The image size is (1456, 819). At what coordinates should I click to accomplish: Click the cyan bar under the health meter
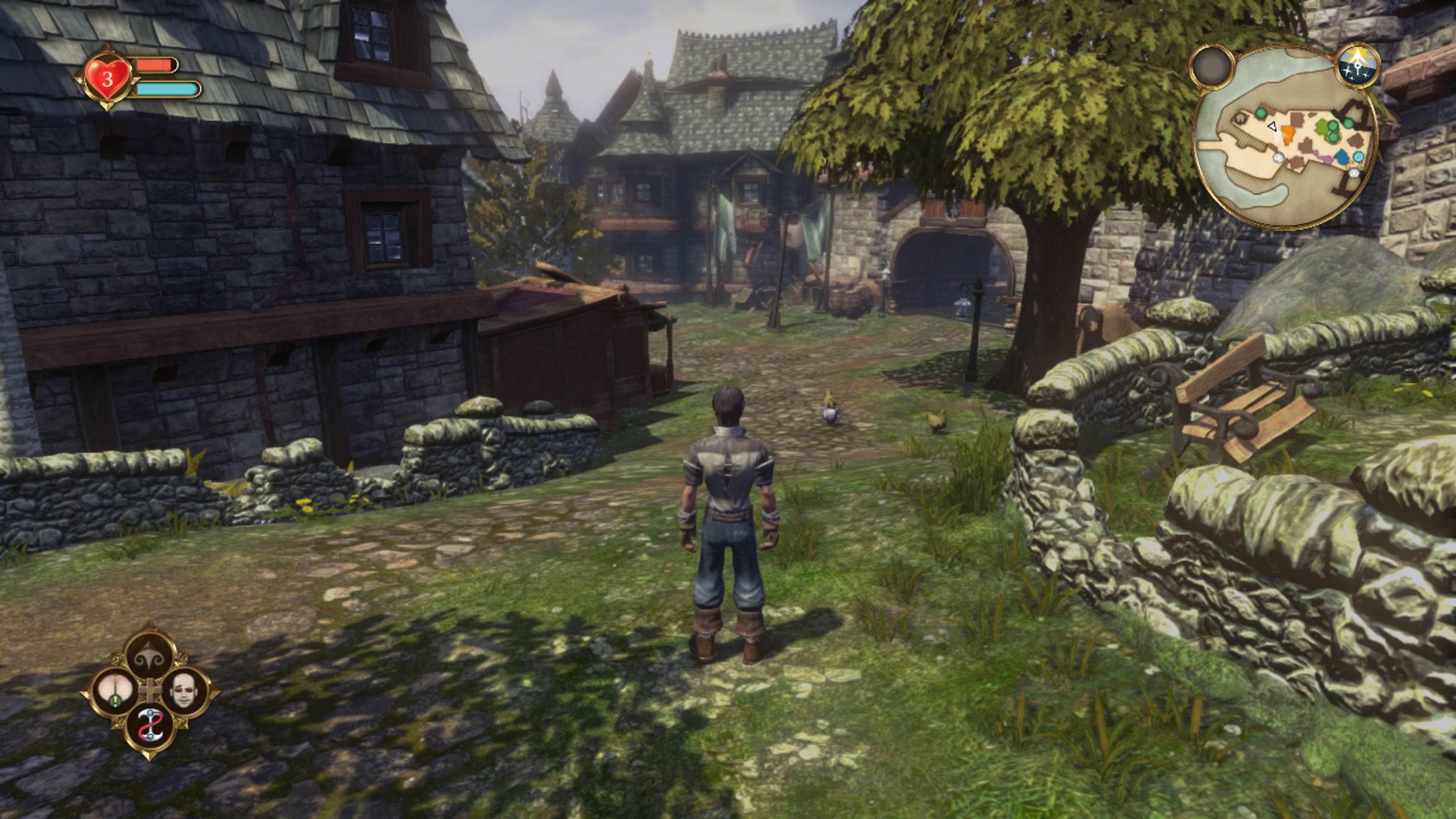(164, 89)
